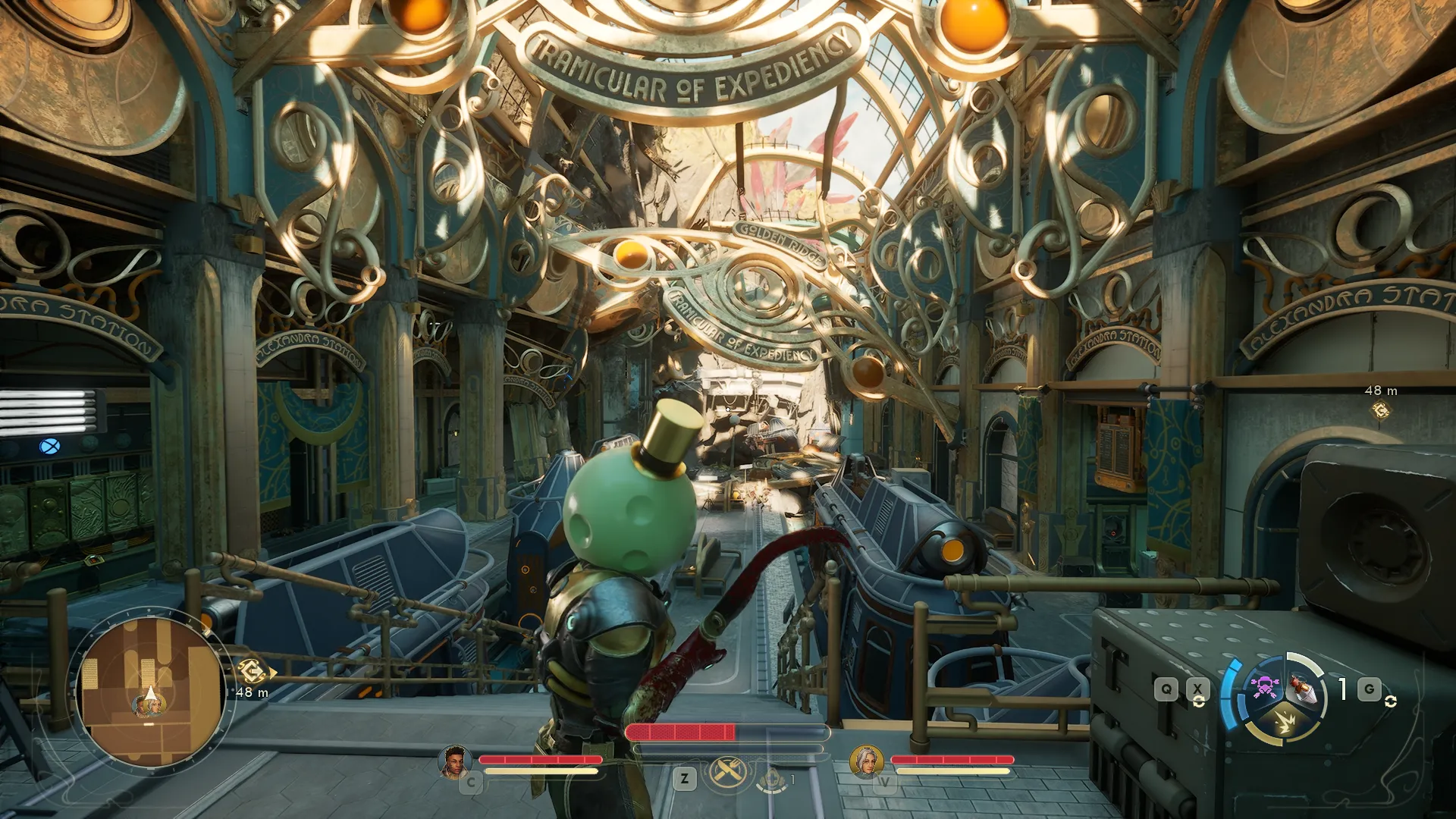Open the circular minimap
The image size is (1456, 819).
[150, 692]
